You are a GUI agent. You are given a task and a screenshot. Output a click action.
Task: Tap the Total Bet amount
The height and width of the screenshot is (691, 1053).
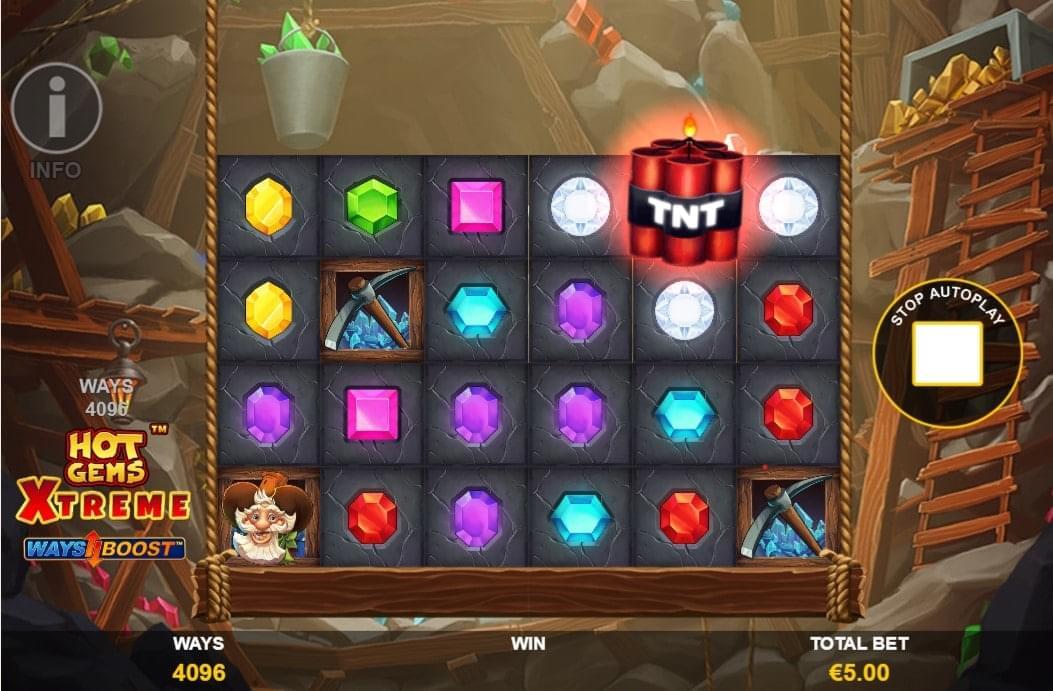[860, 672]
